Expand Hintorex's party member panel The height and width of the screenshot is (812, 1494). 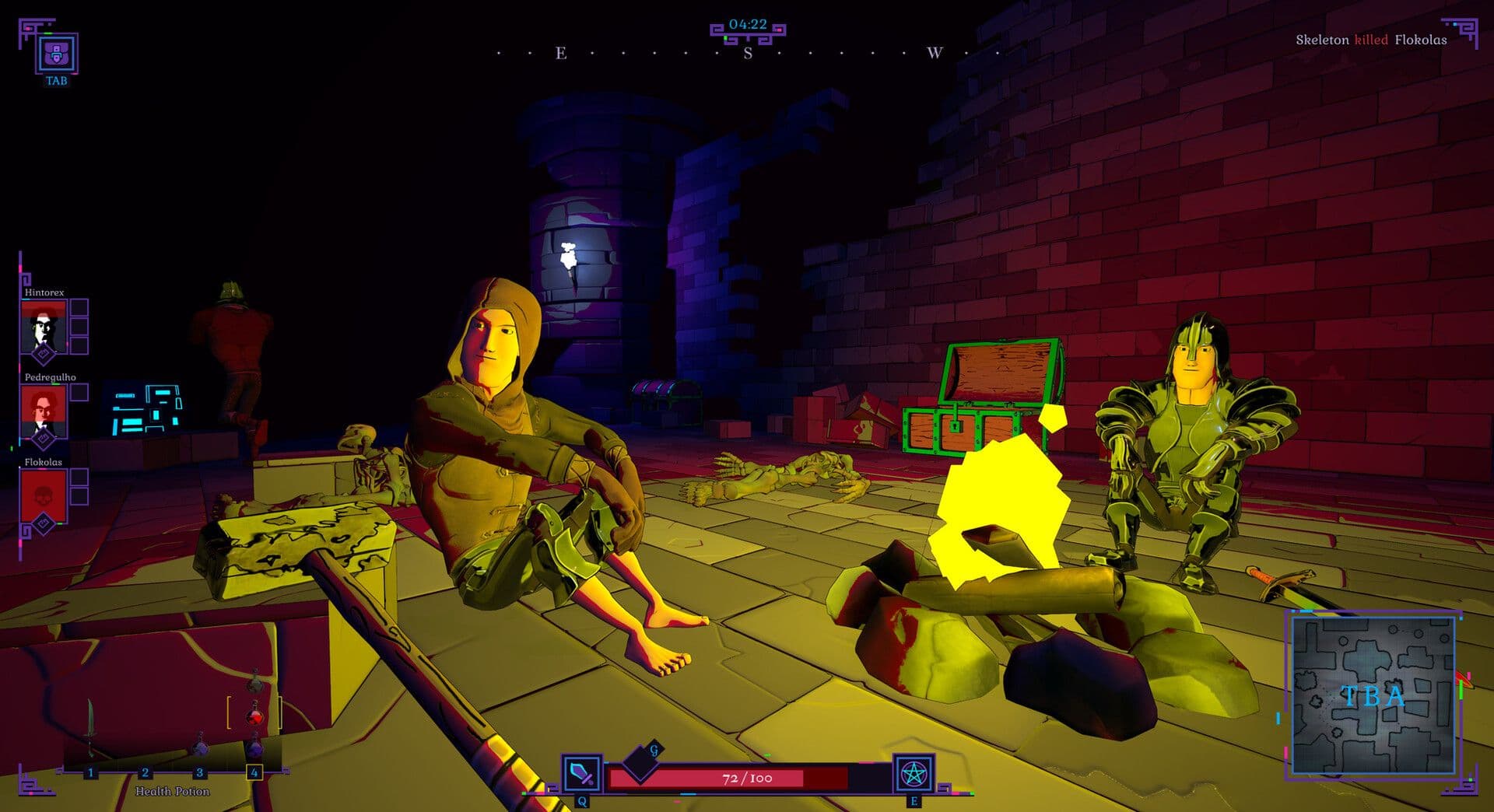coord(44,327)
